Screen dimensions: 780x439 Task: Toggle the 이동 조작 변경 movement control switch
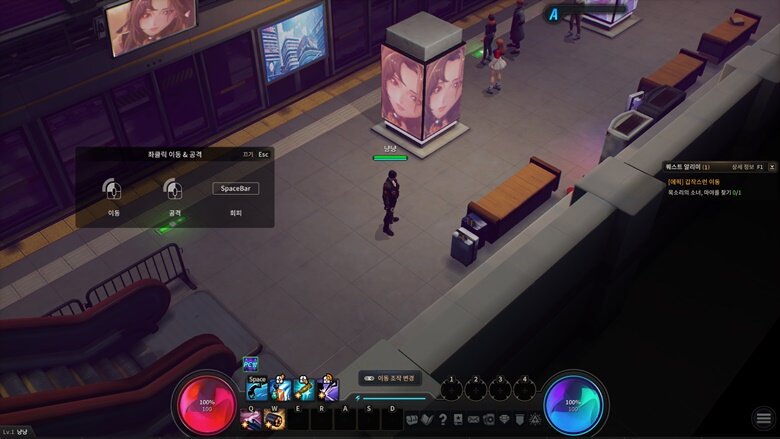coord(370,378)
